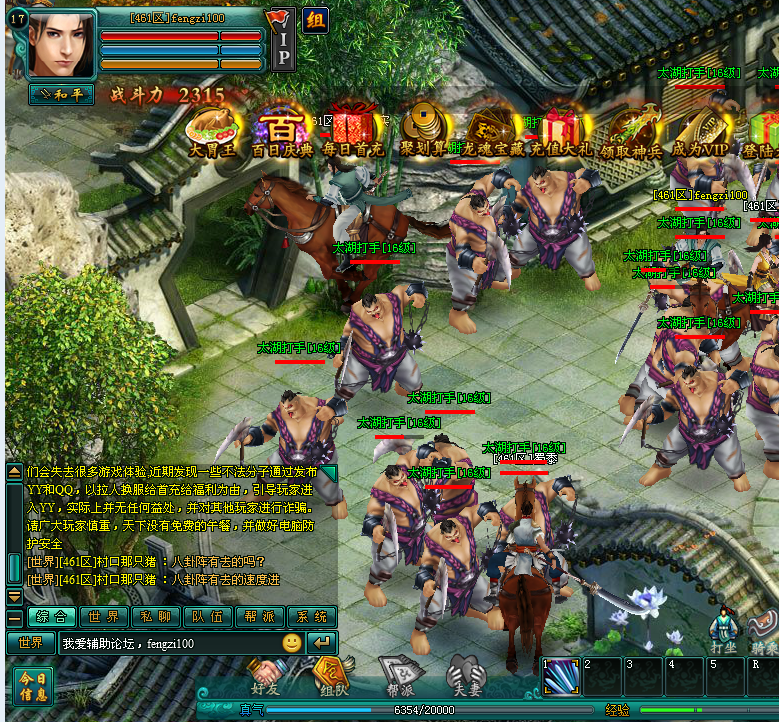
Task: Open the 百日庆典 celebration event
Action: point(282,131)
